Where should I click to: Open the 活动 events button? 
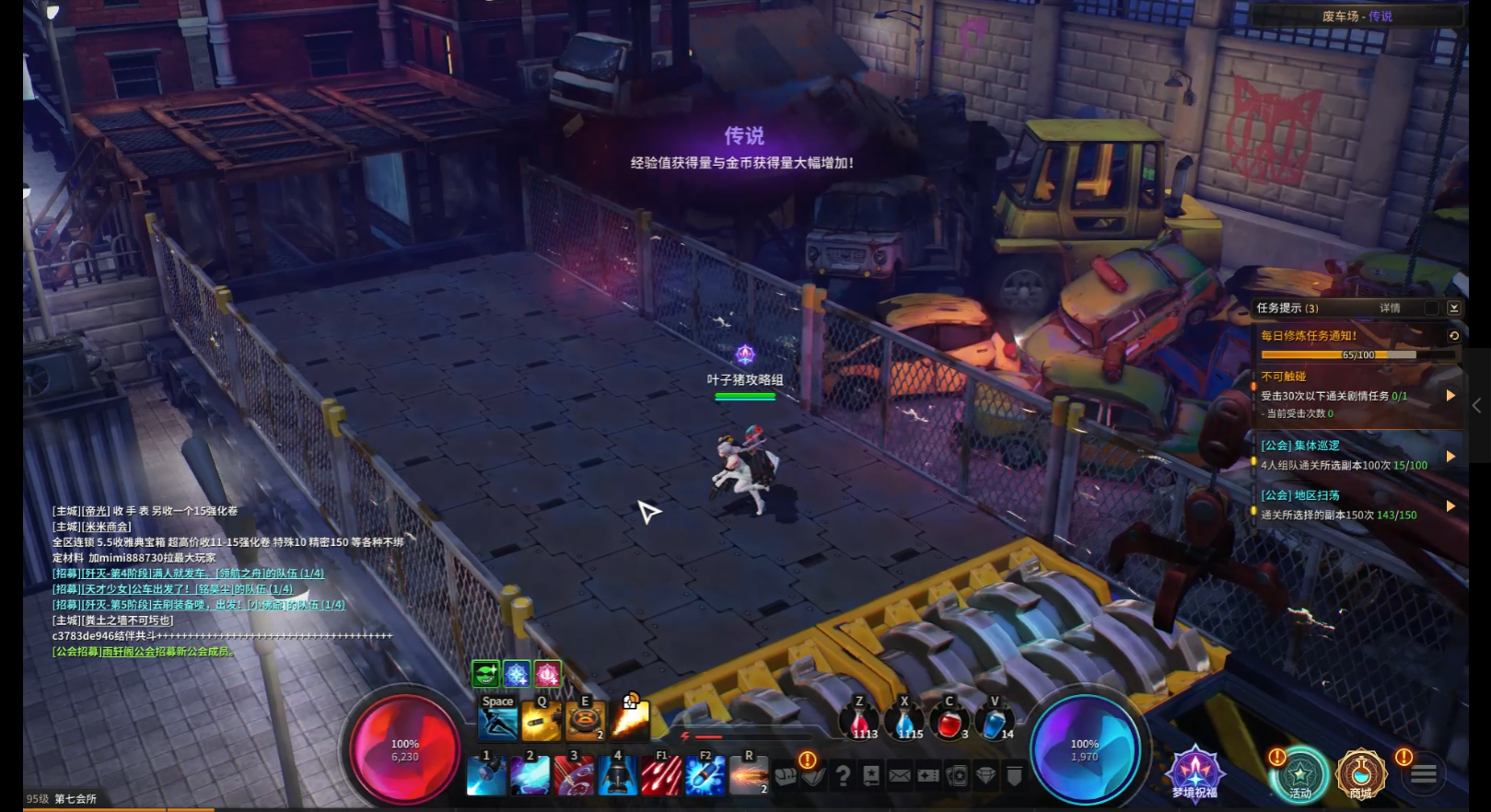(1299, 775)
